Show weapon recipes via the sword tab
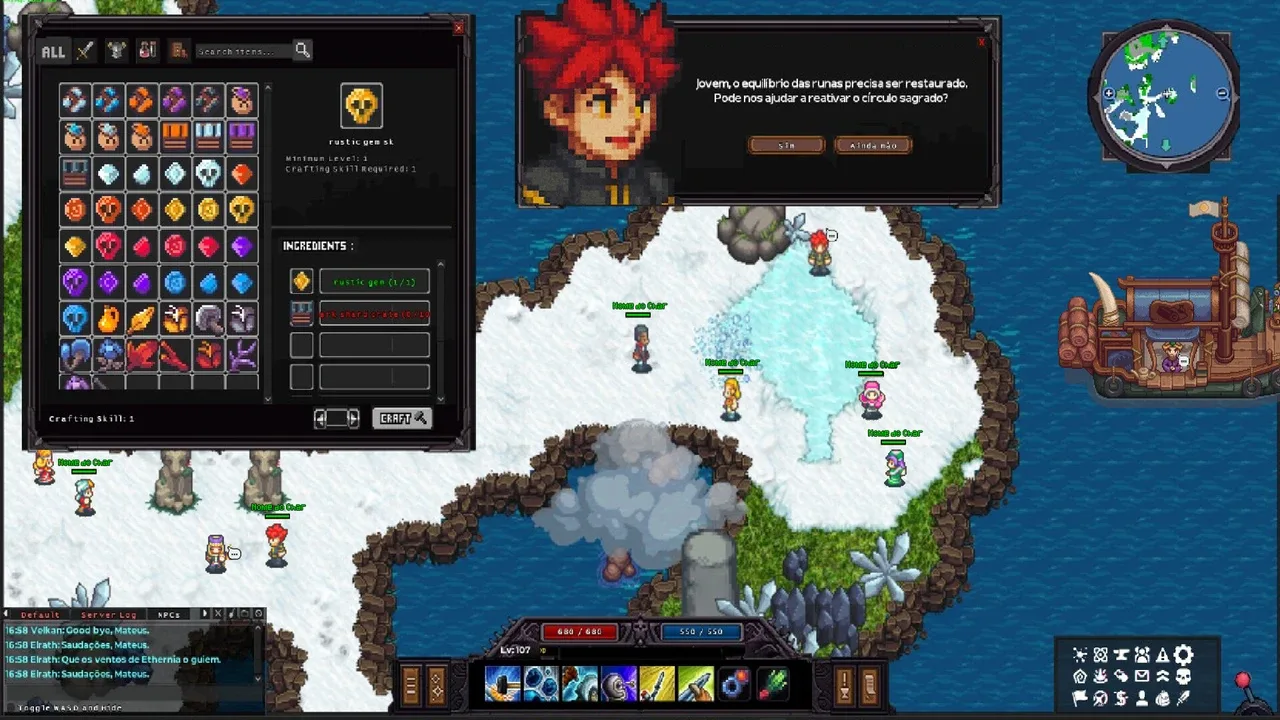 [x=86, y=50]
